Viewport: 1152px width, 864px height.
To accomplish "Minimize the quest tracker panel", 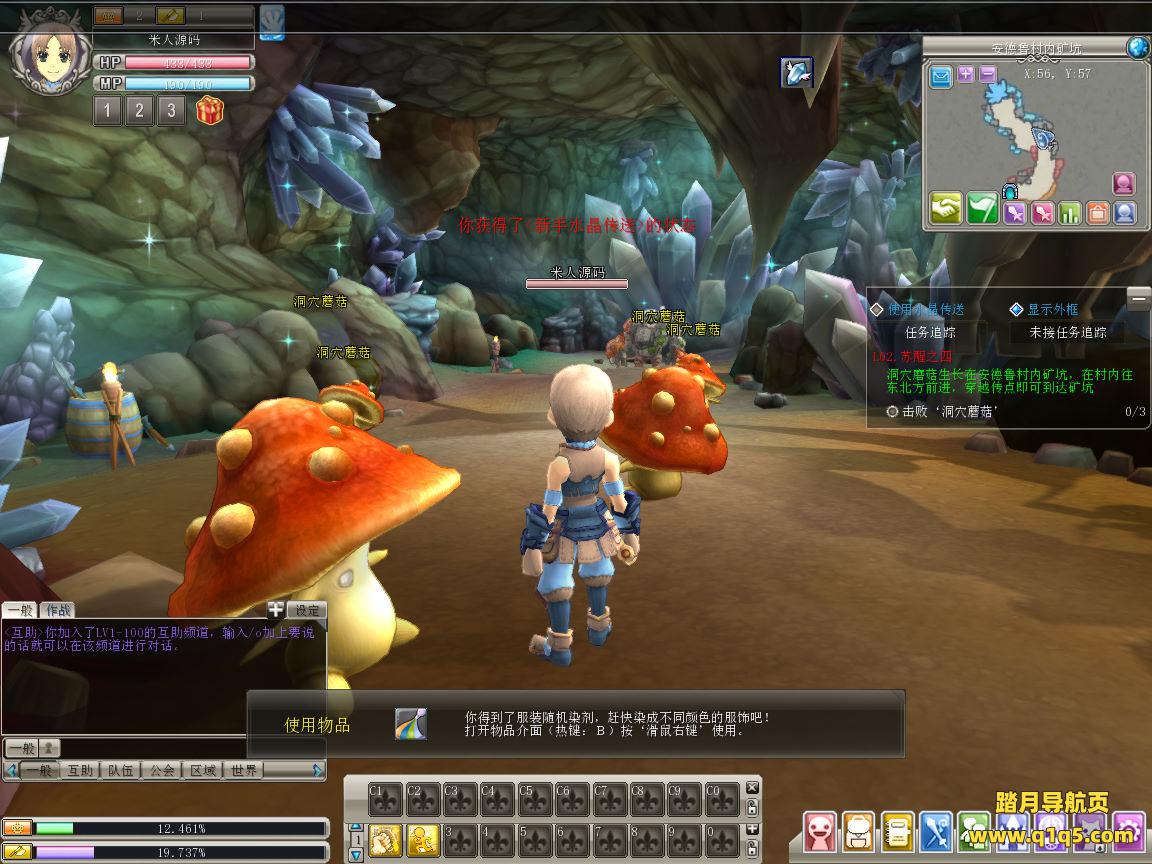I will [1138, 298].
